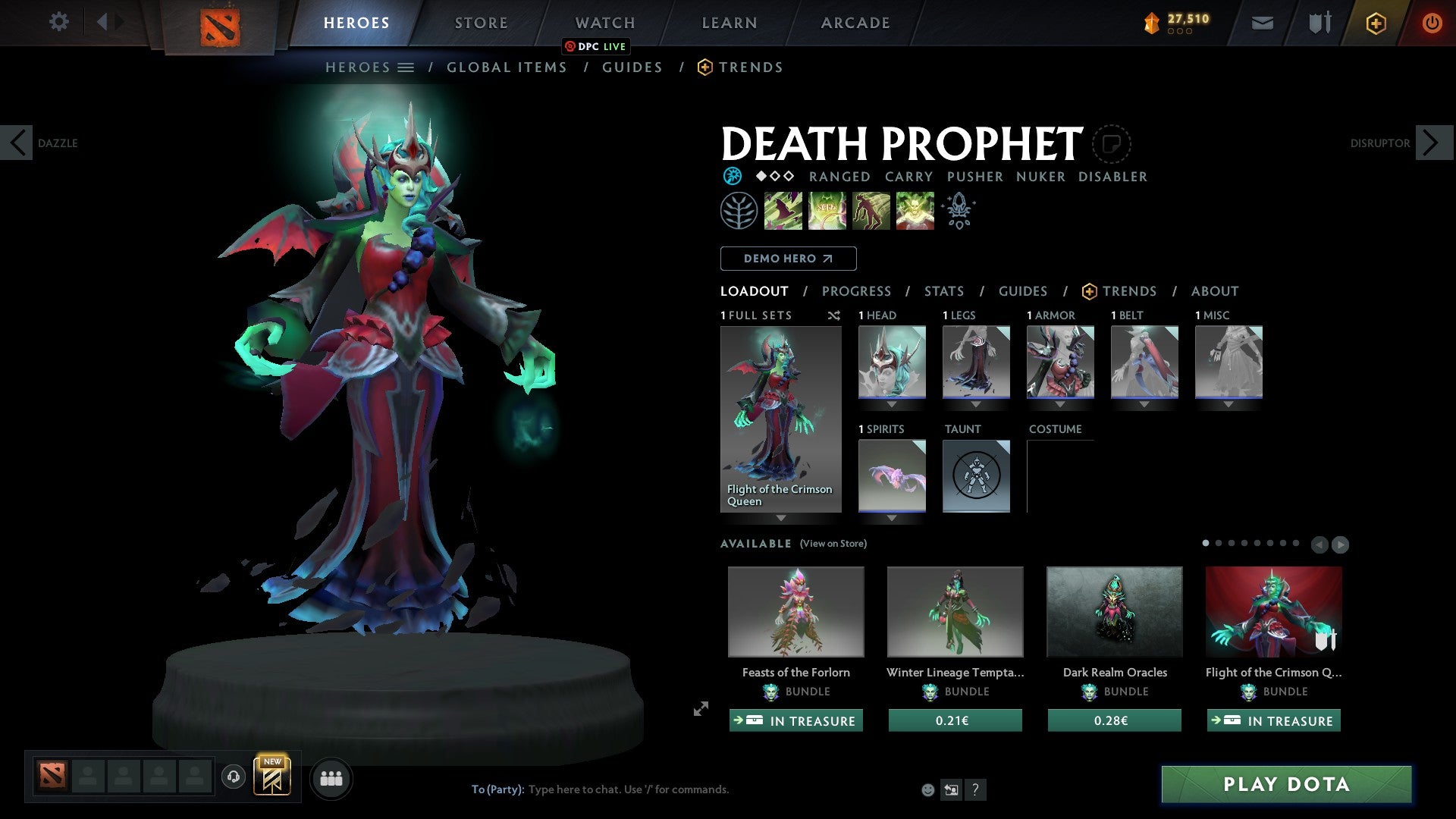Open voice chat headset icon near party slots
Screen dimensions: 1456x819
[234, 778]
